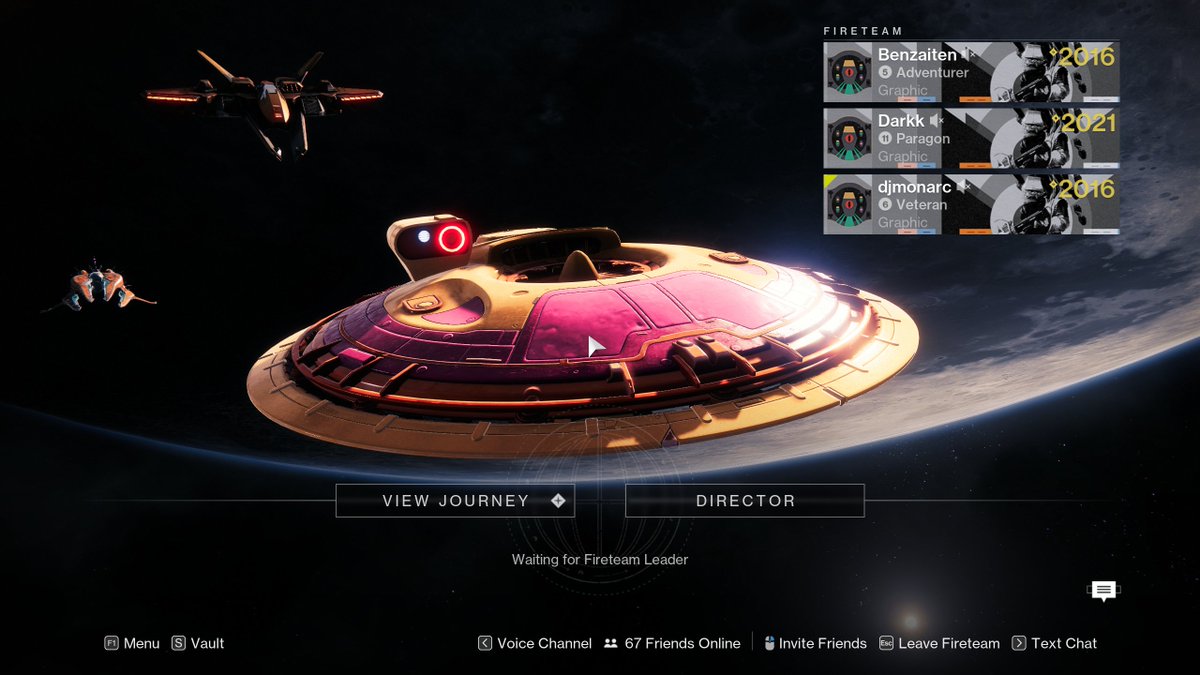The image size is (1200, 675).
Task: Open the text chat speech bubble icon
Action: 1103,591
